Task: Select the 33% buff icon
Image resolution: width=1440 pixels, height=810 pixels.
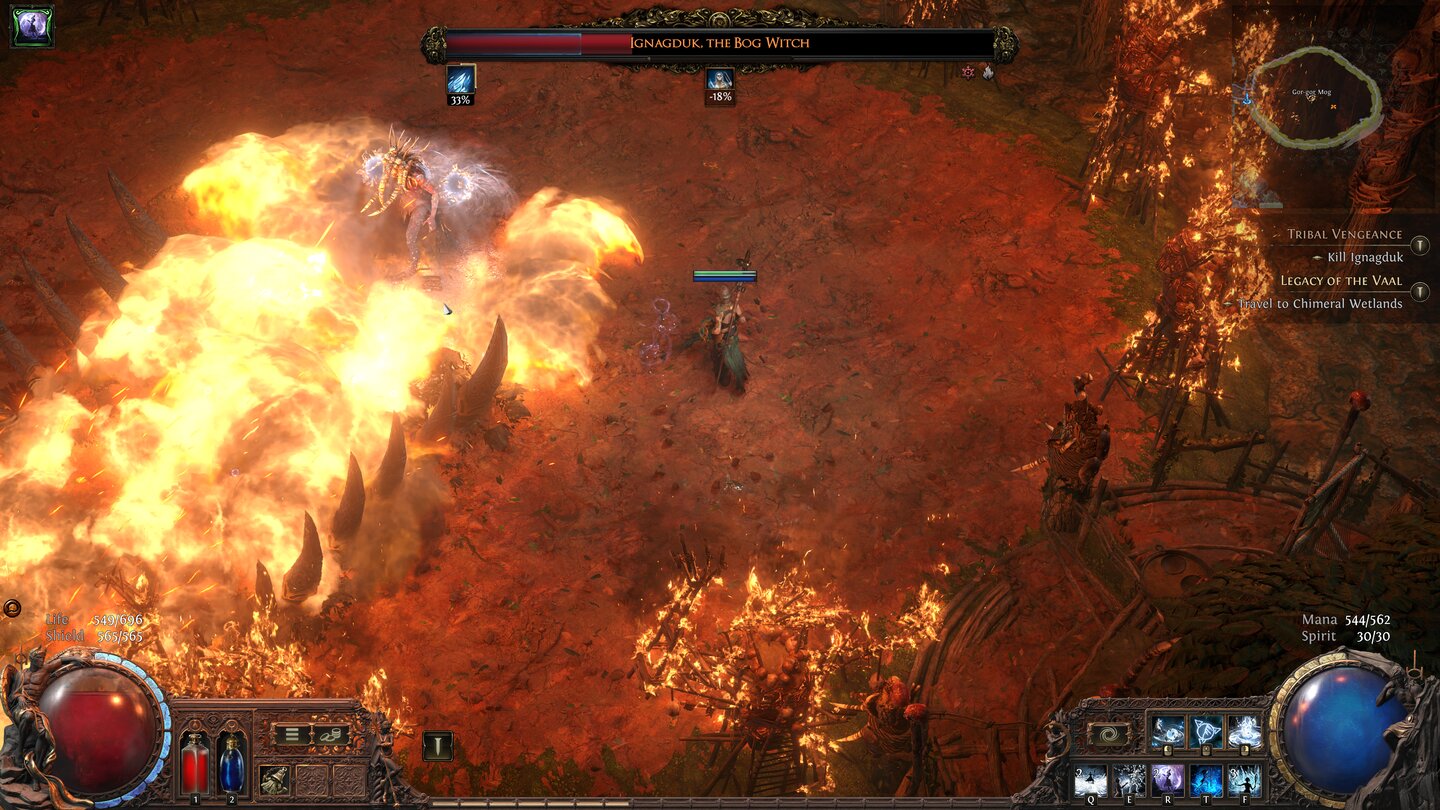Action: [460, 80]
